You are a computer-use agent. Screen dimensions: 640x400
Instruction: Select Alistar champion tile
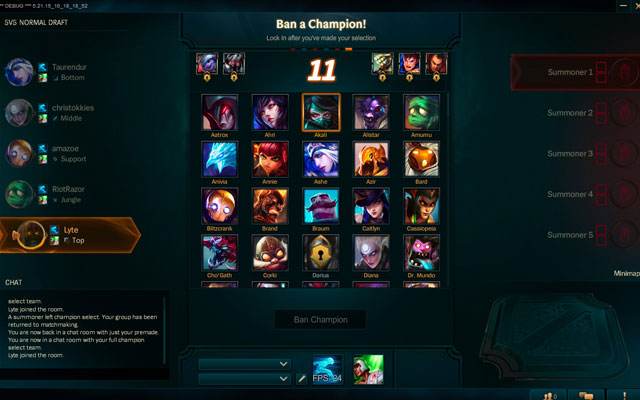tap(371, 111)
